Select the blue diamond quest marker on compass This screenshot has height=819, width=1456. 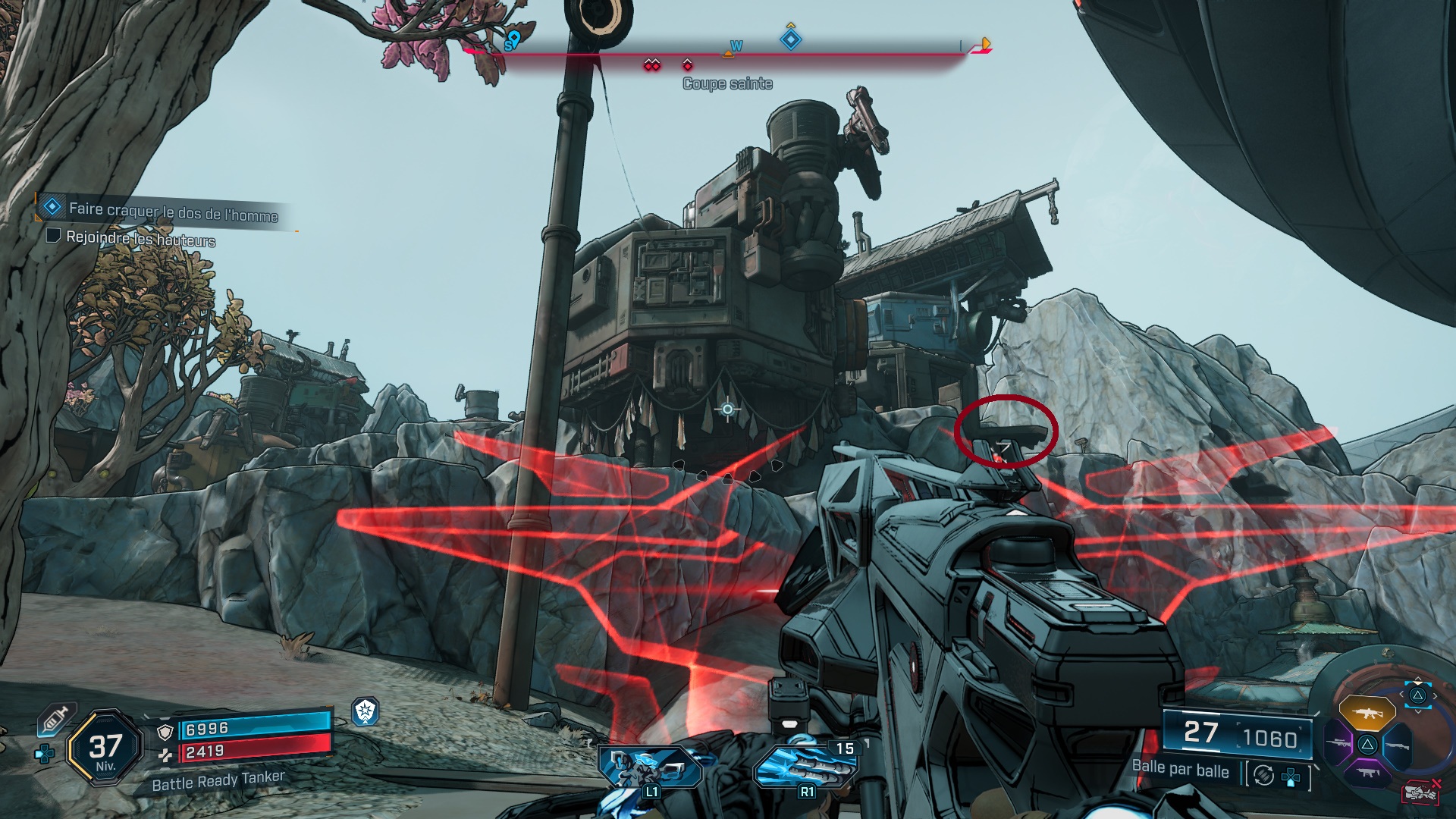(791, 39)
